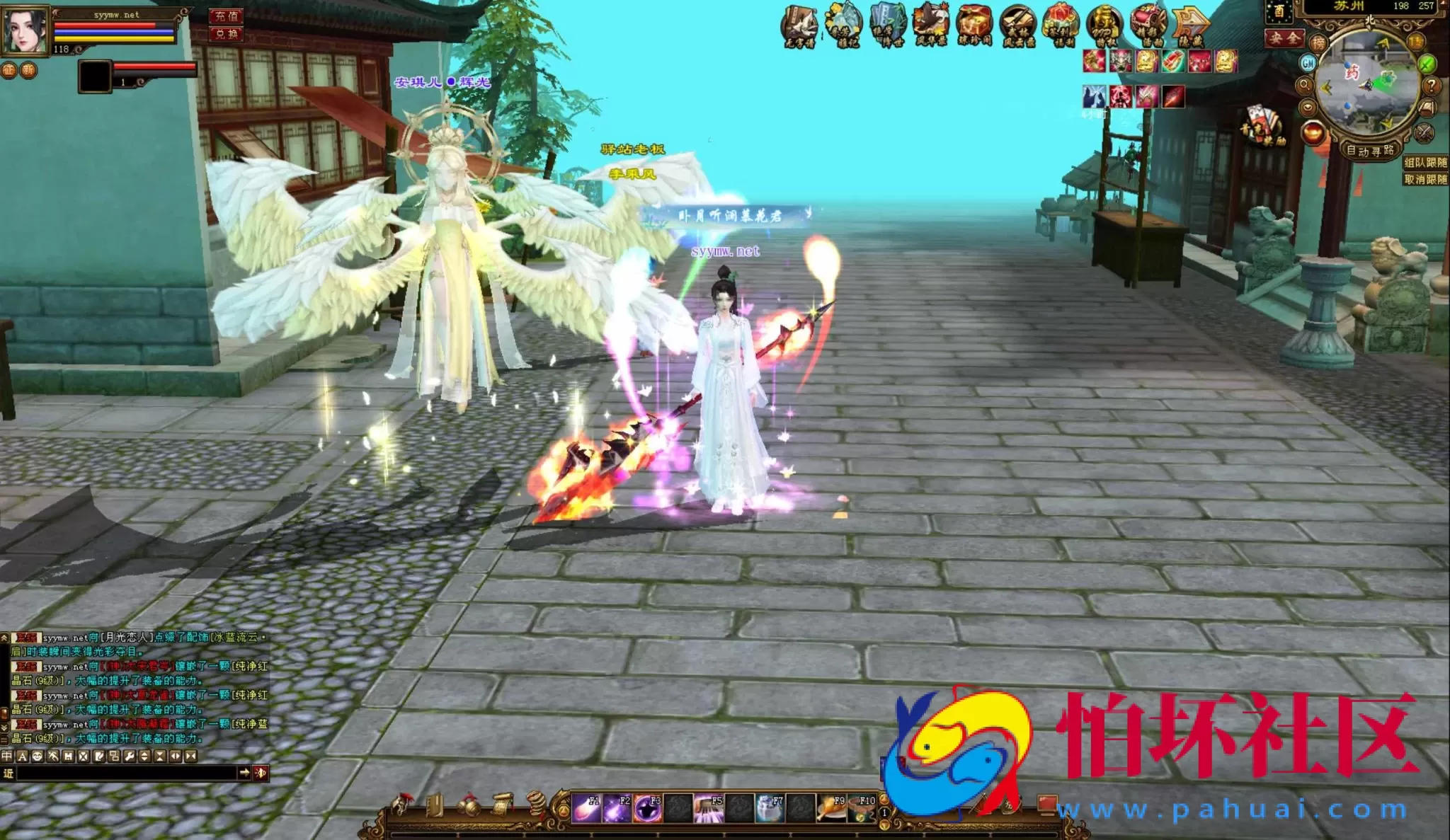This screenshot has width=1450, height=840.
Task: Click the GM icon next to the minimap
Action: pos(1308,62)
